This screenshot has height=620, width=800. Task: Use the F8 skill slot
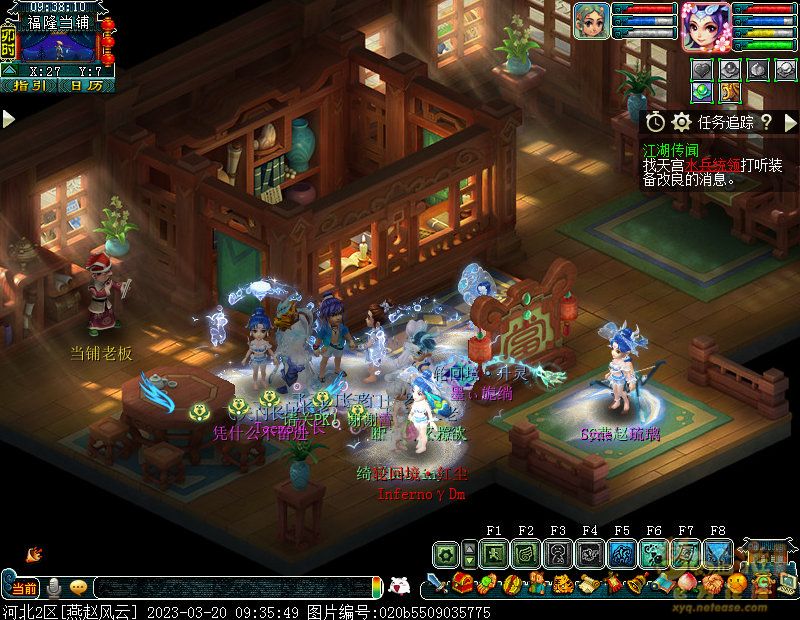[x=718, y=553]
